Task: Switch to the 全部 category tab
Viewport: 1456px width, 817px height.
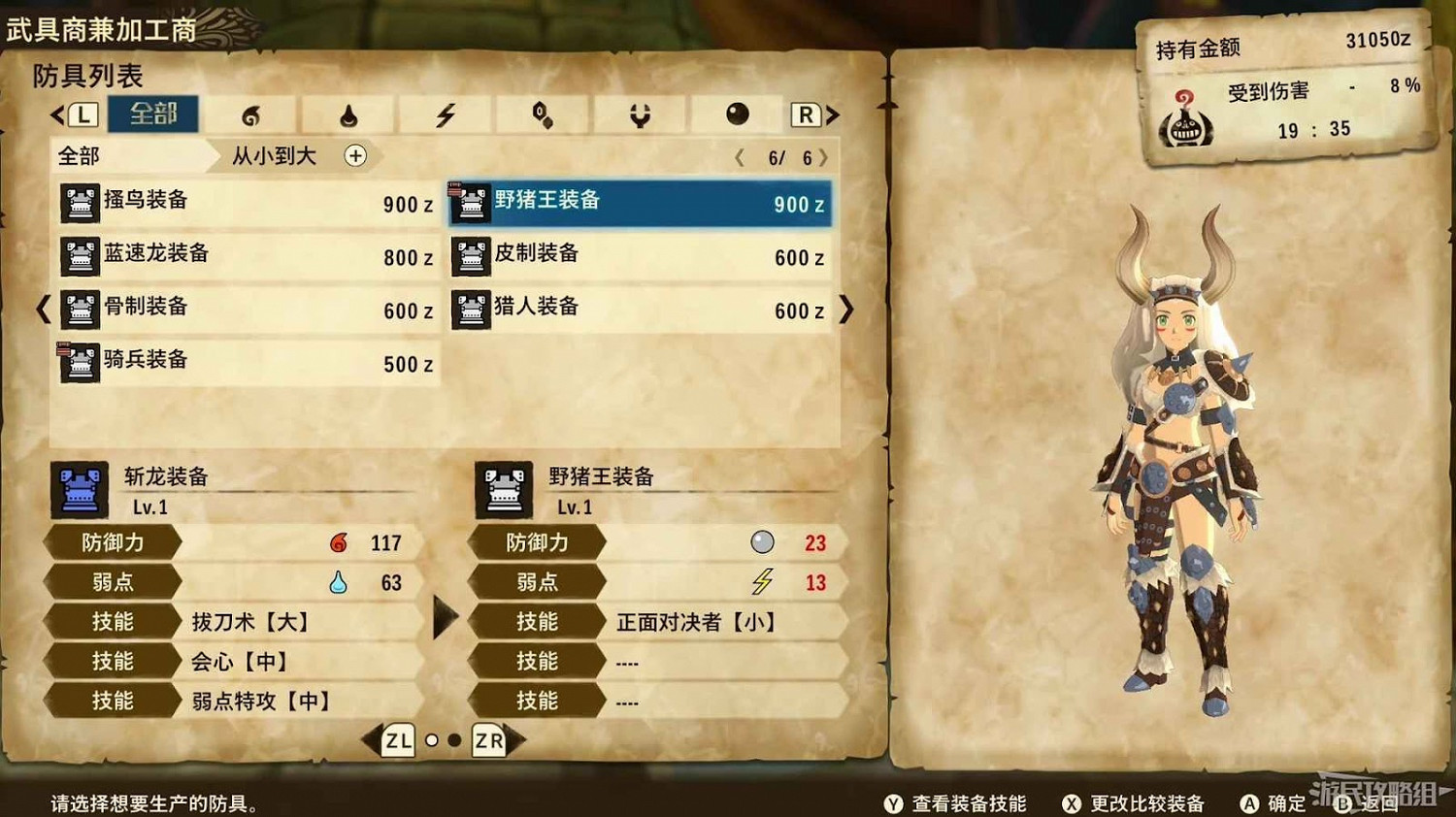Action: 153,114
